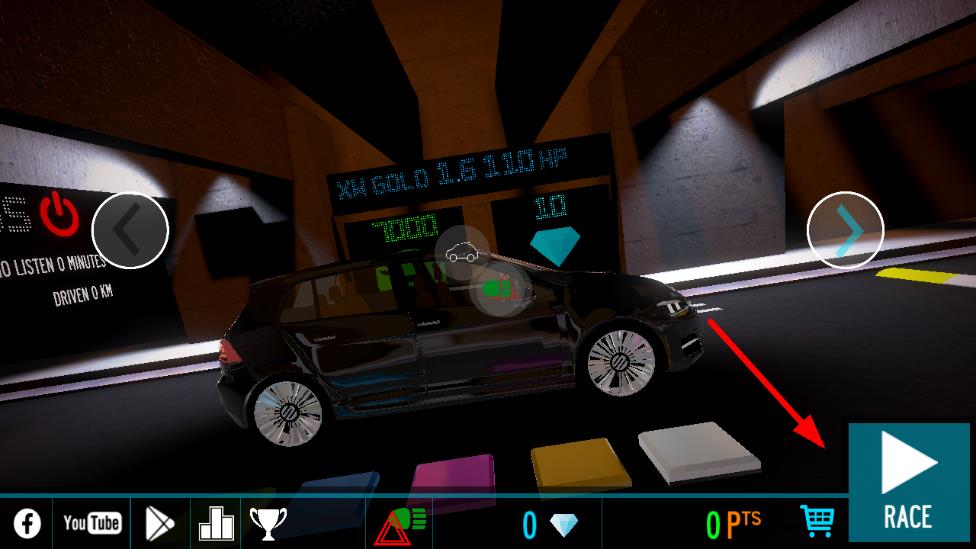Choose the white paint tile
This screenshot has width=976, height=549.
[x=698, y=451]
